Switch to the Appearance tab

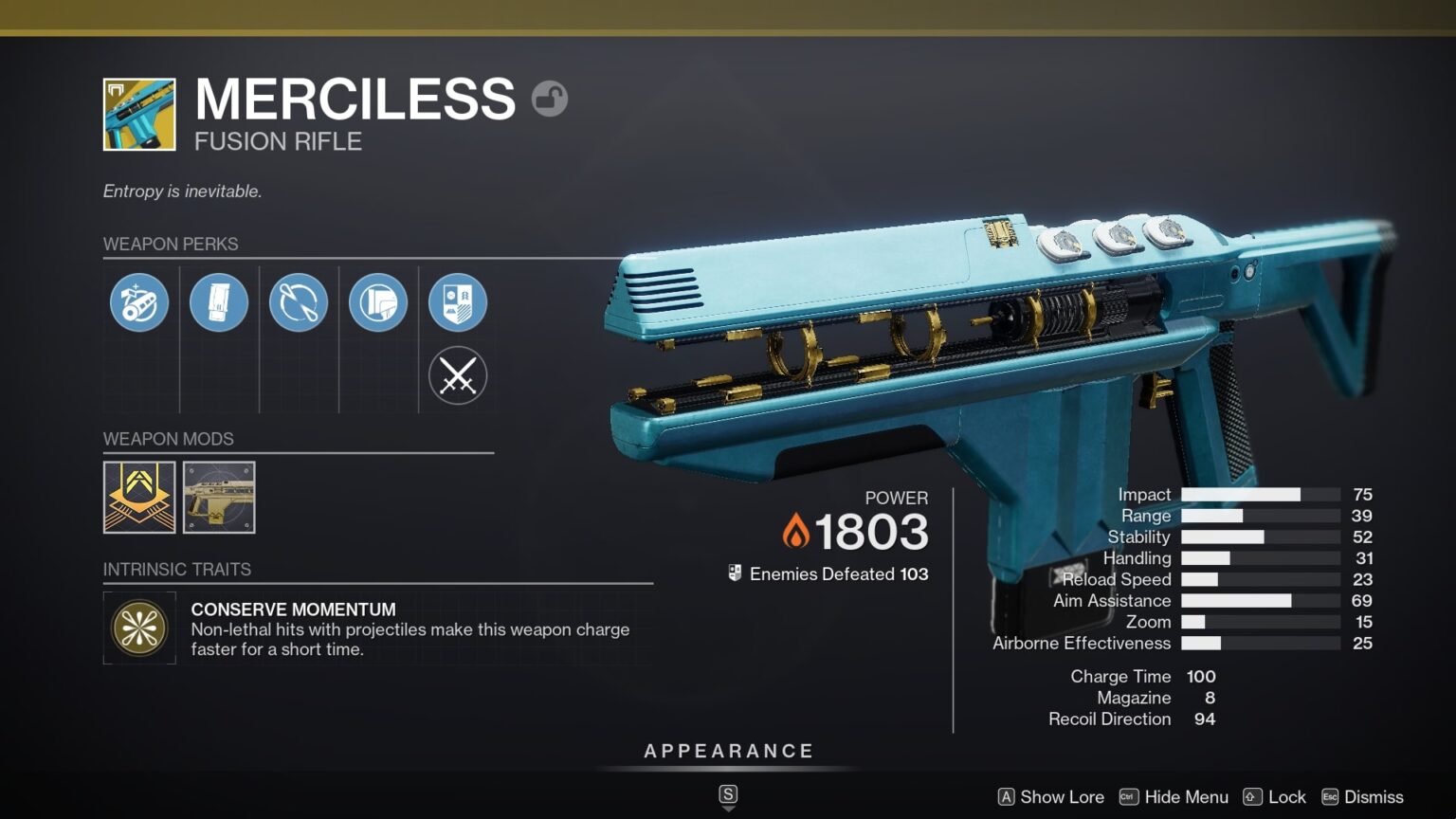pyautogui.click(x=728, y=750)
